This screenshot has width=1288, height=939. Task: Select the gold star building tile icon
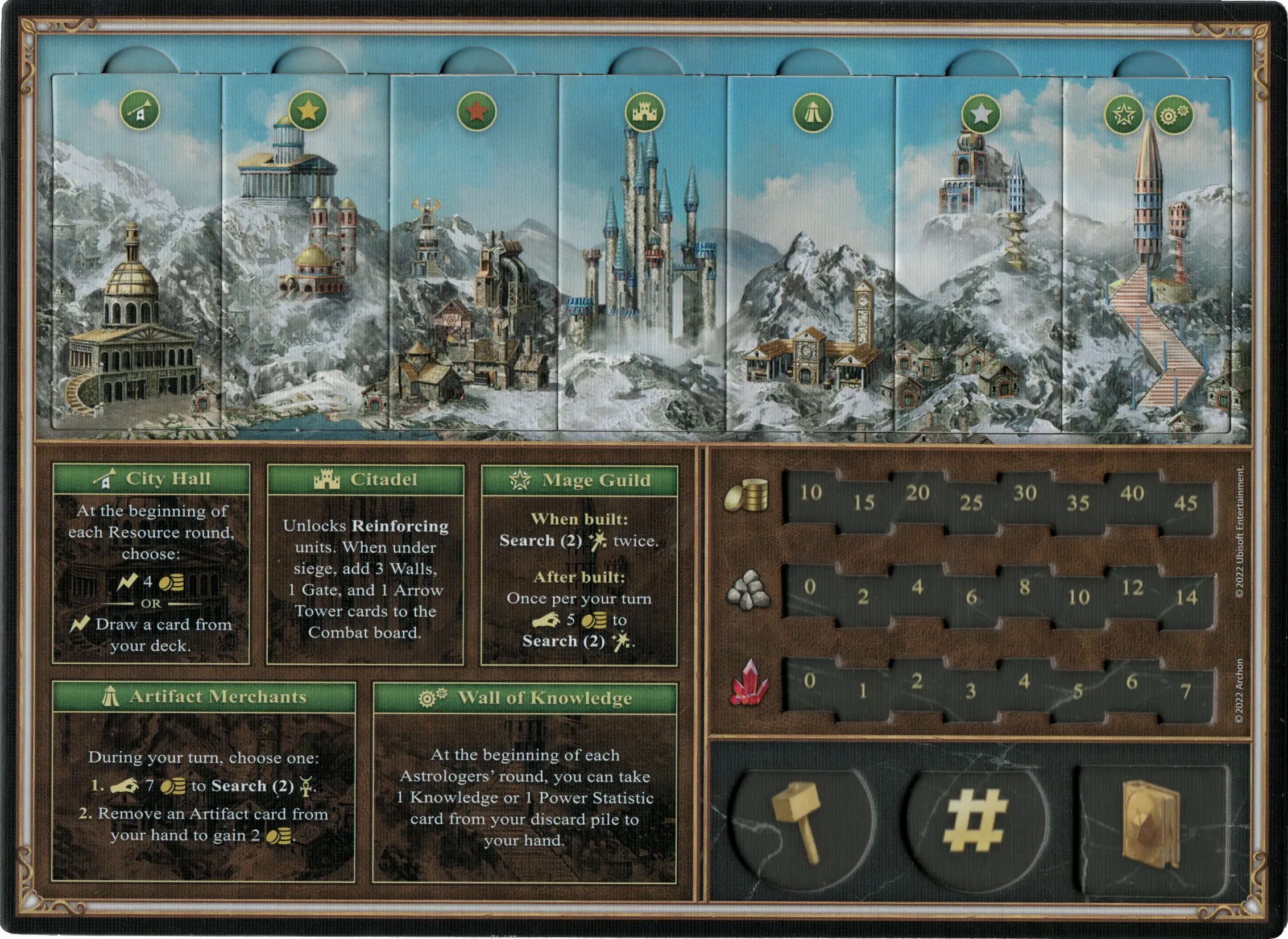click(308, 111)
